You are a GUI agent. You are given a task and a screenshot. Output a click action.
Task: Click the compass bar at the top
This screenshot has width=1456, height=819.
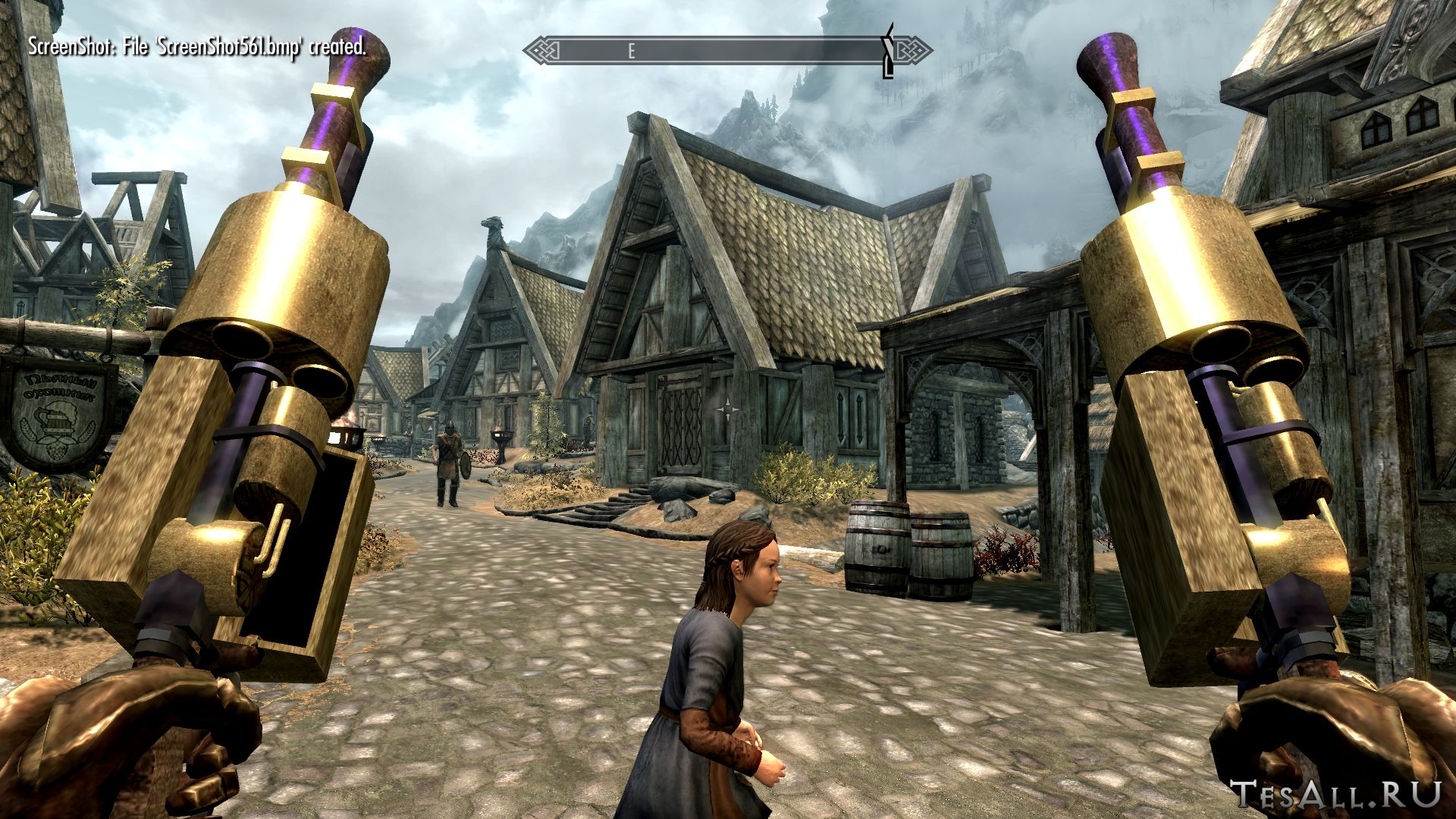click(x=726, y=51)
